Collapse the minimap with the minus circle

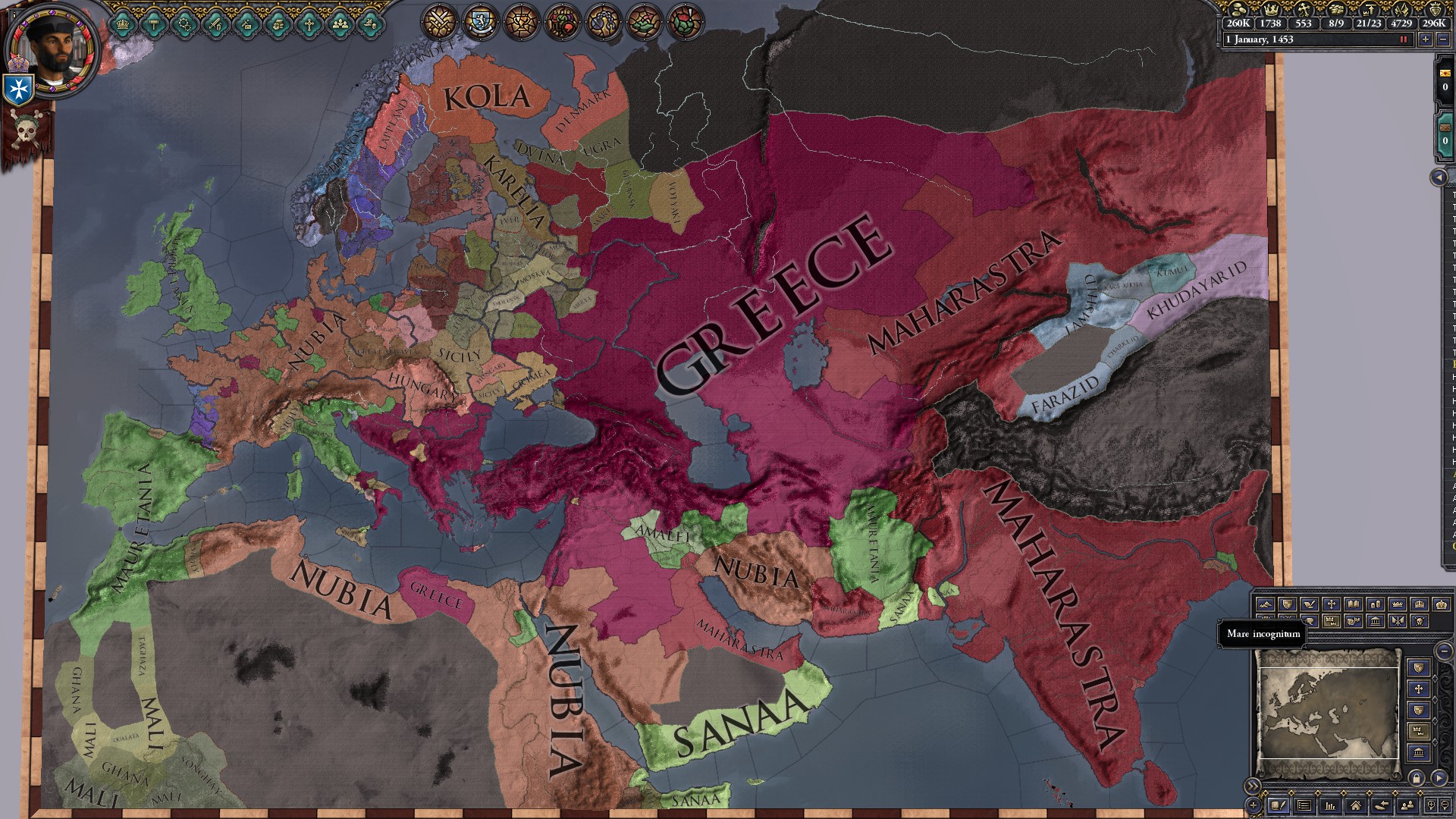[x=1445, y=651]
